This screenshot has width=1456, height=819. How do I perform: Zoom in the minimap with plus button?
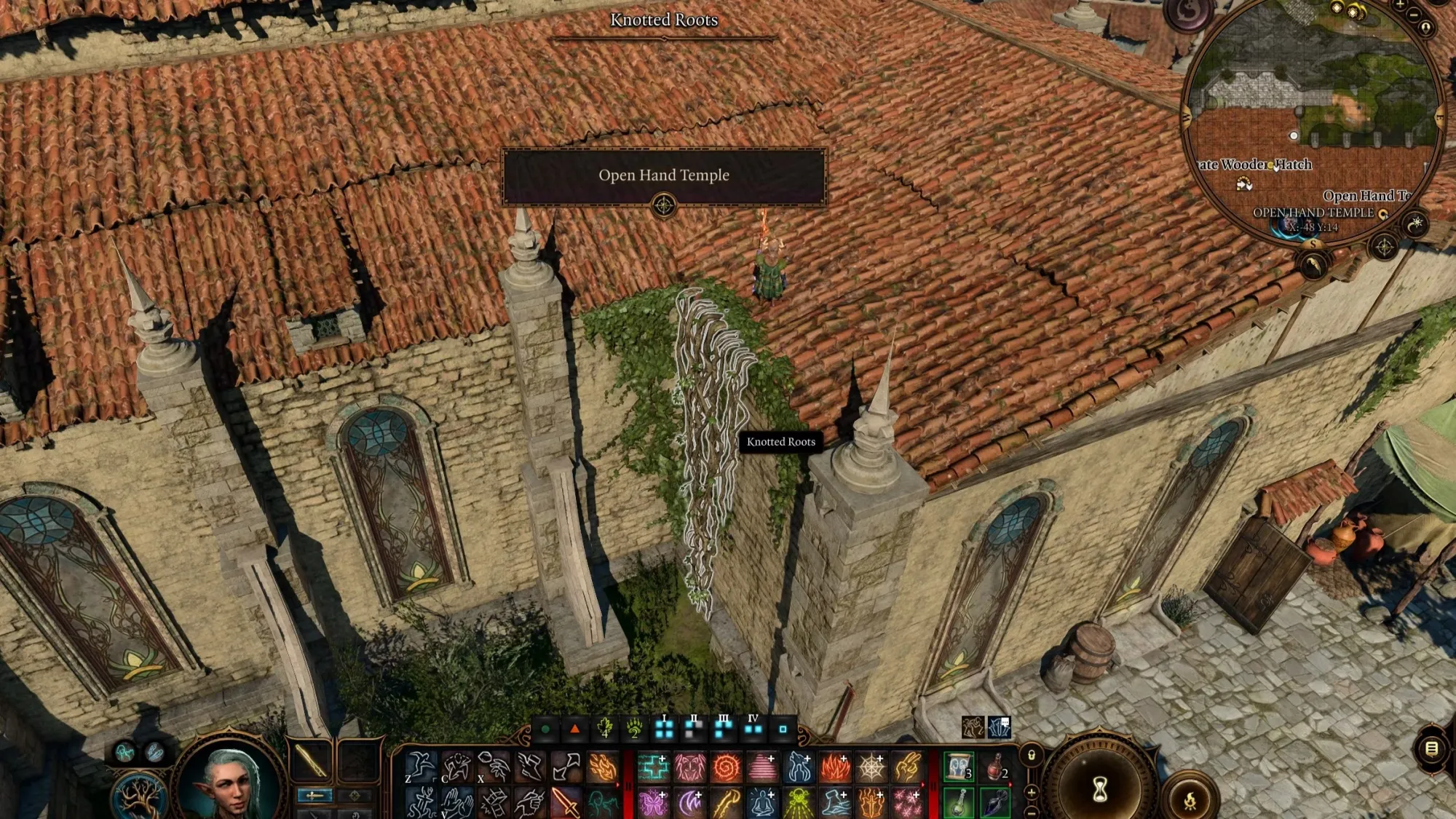tap(1400, 6)
